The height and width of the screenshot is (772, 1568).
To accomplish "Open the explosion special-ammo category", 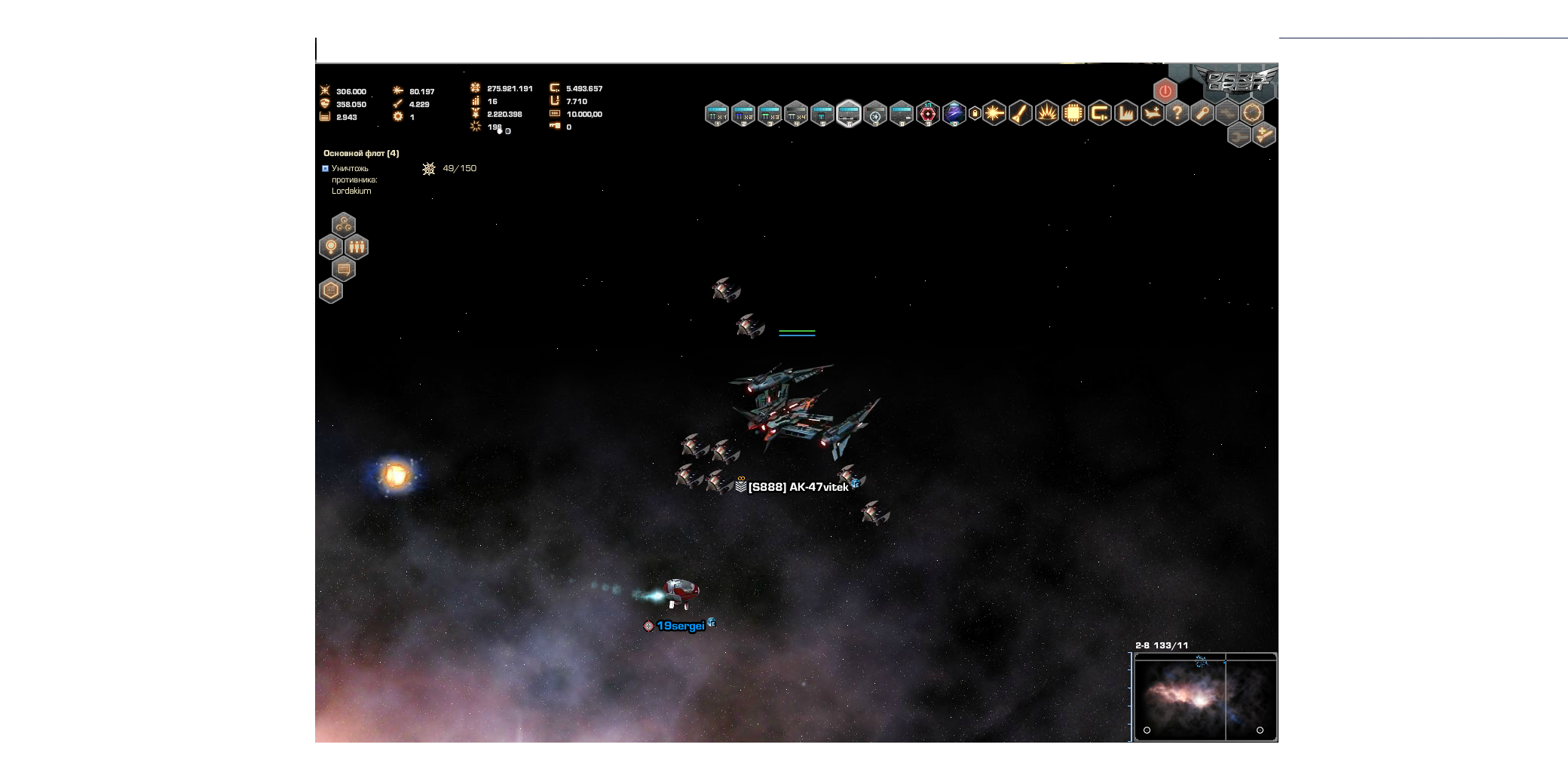I will coord(1047,114).
